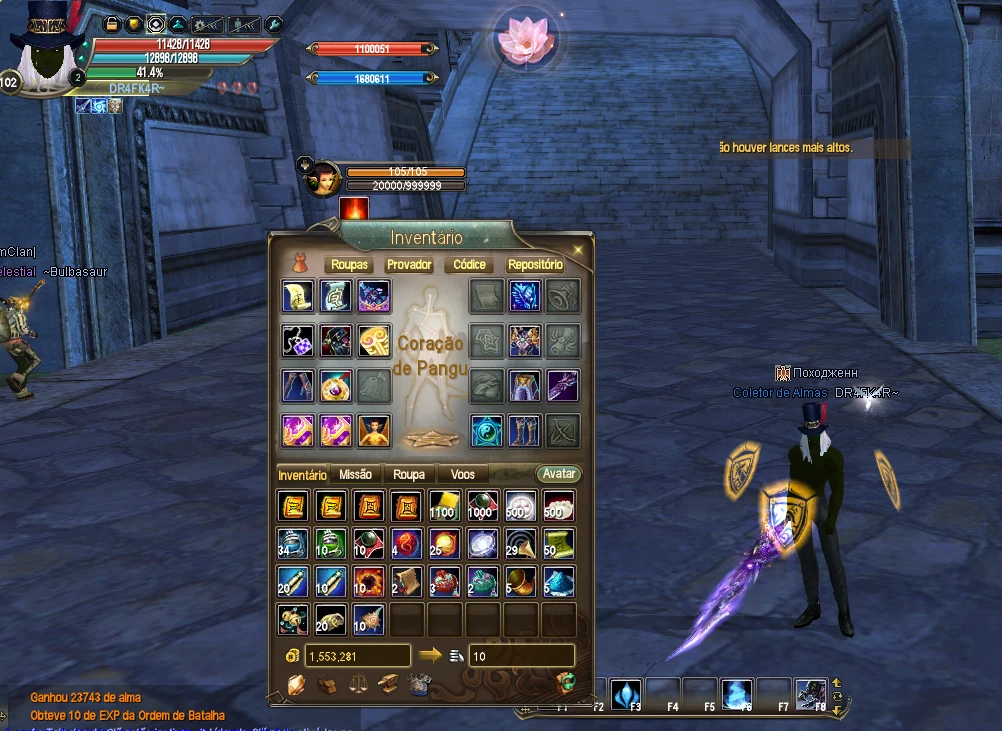The width and height of the screenshot is (1002, 731).
Task: Pick the blue crystal powder stack of 5
Action: (x=558, y=581)
